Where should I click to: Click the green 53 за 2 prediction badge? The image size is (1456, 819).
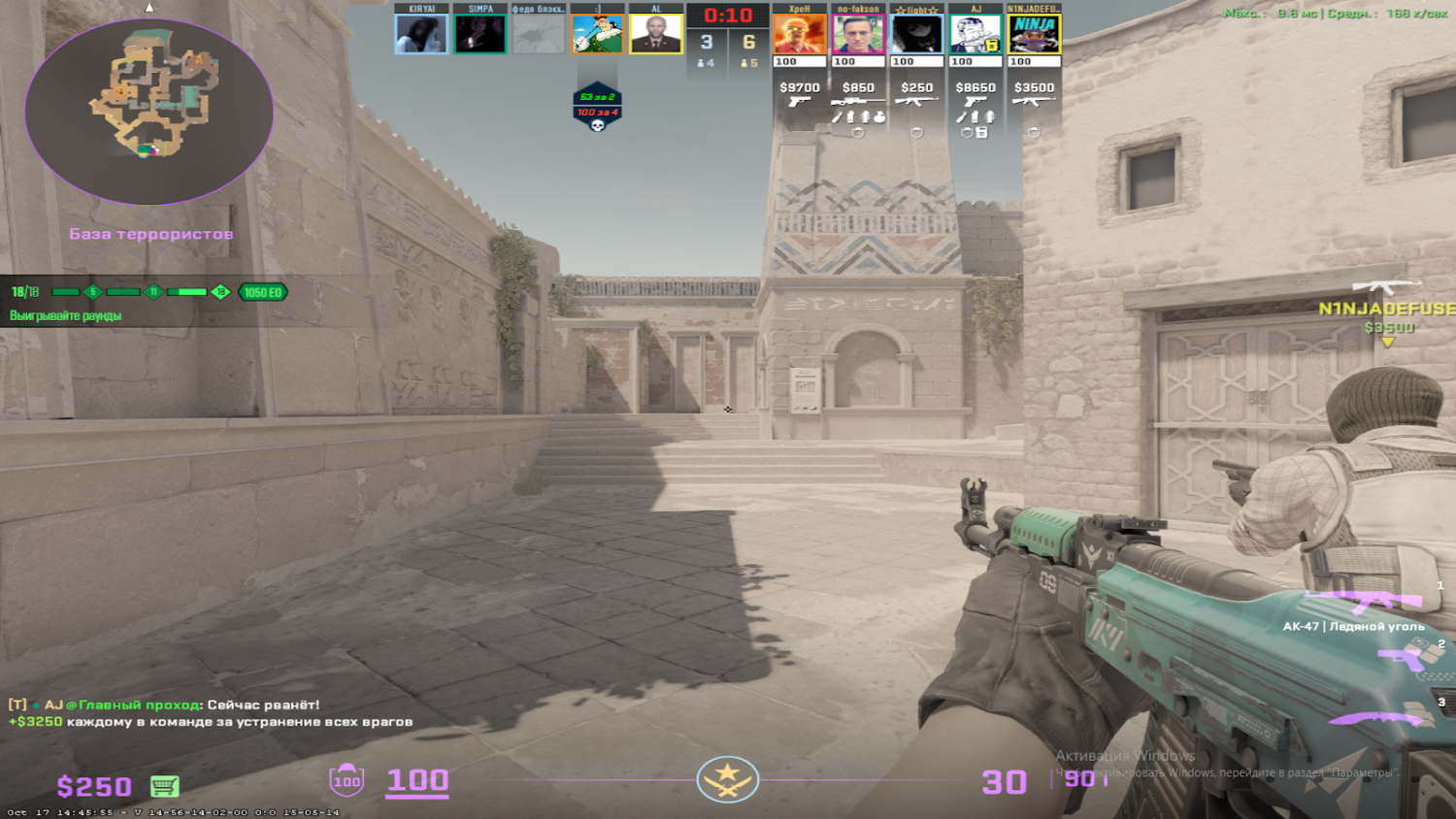click(x=597, y=96)
